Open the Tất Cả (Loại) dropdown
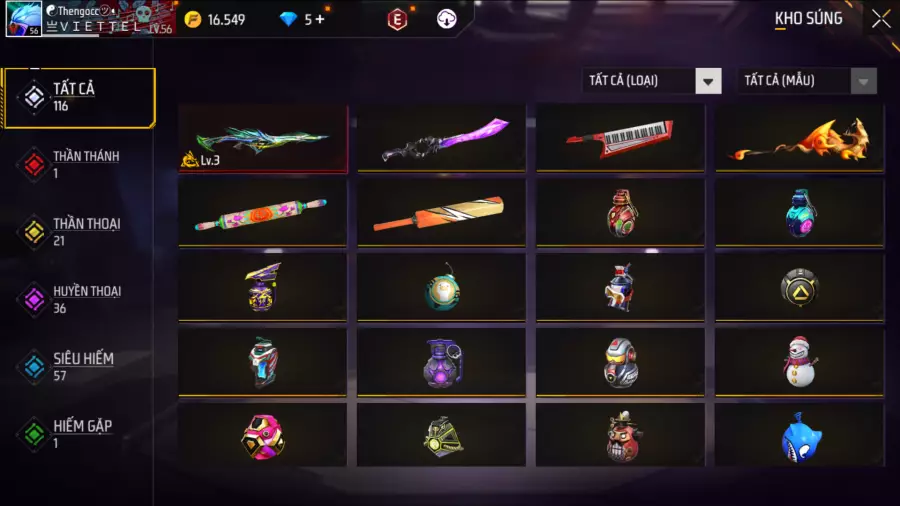 (652, 81)
